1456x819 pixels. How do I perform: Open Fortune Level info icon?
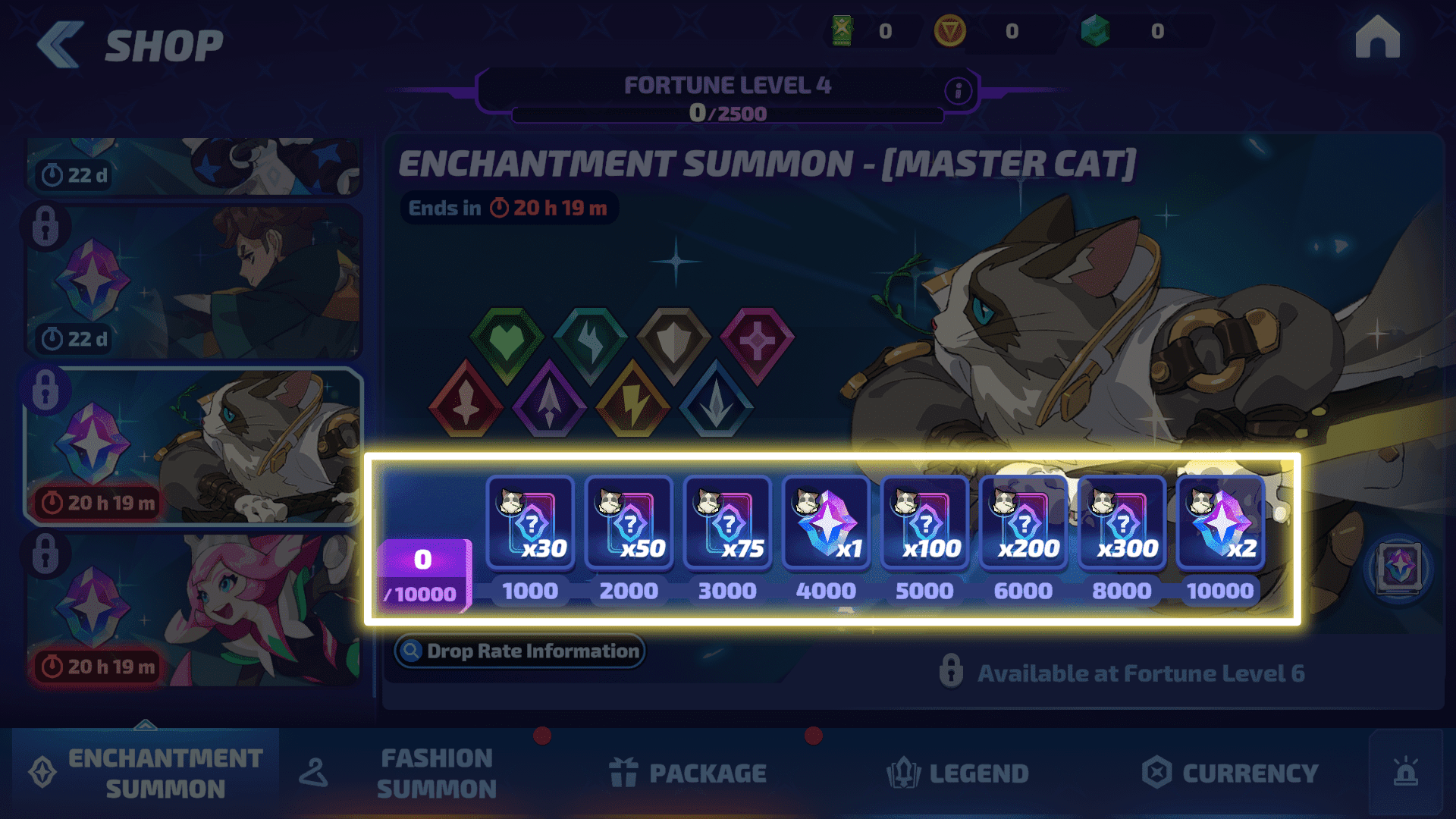click(958, 91)
